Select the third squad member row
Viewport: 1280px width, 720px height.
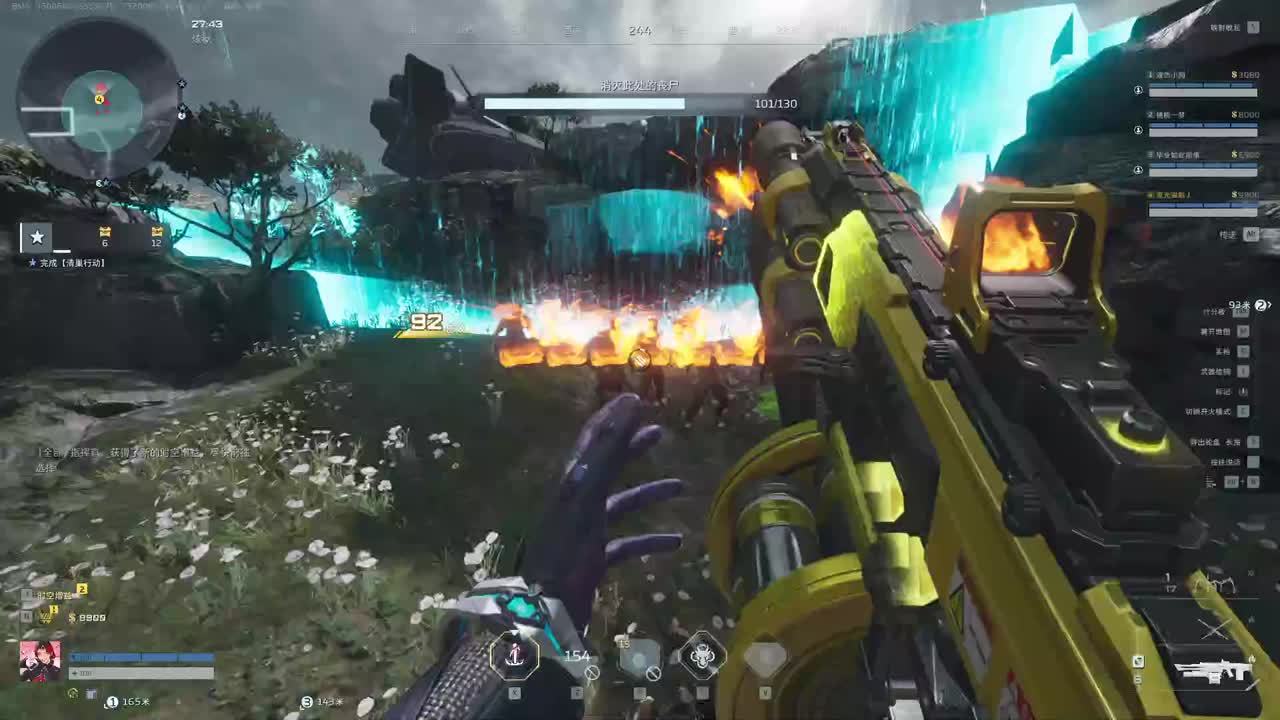tap(1202, 162)
